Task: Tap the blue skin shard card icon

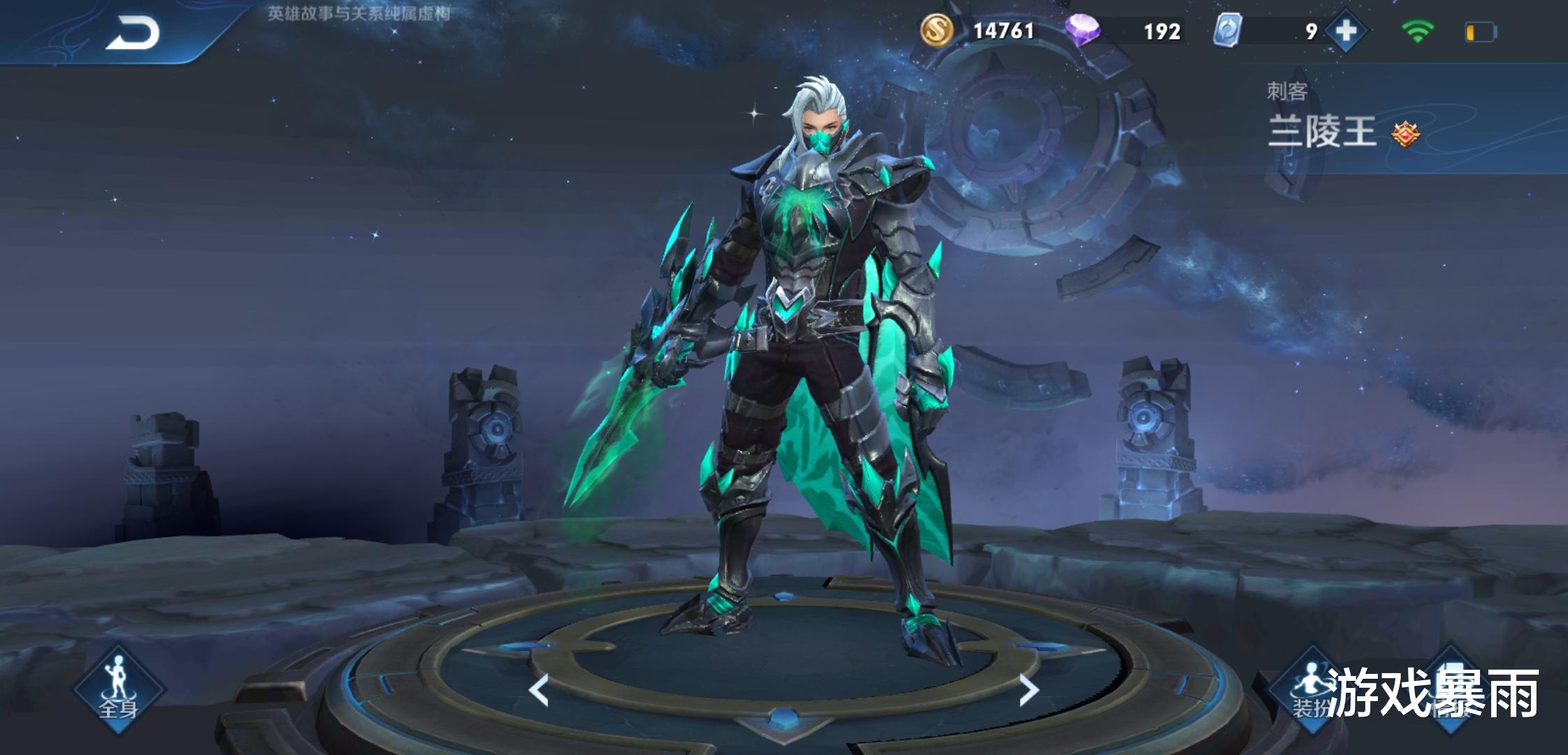Action: (x=1226, y=31)
